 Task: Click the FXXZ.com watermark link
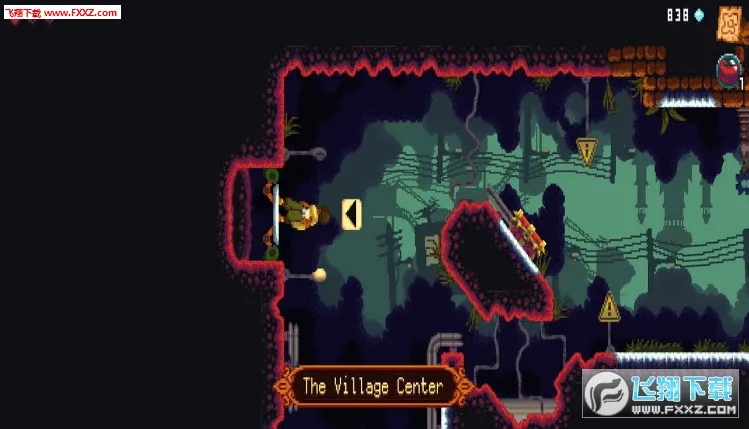(61, 12)
